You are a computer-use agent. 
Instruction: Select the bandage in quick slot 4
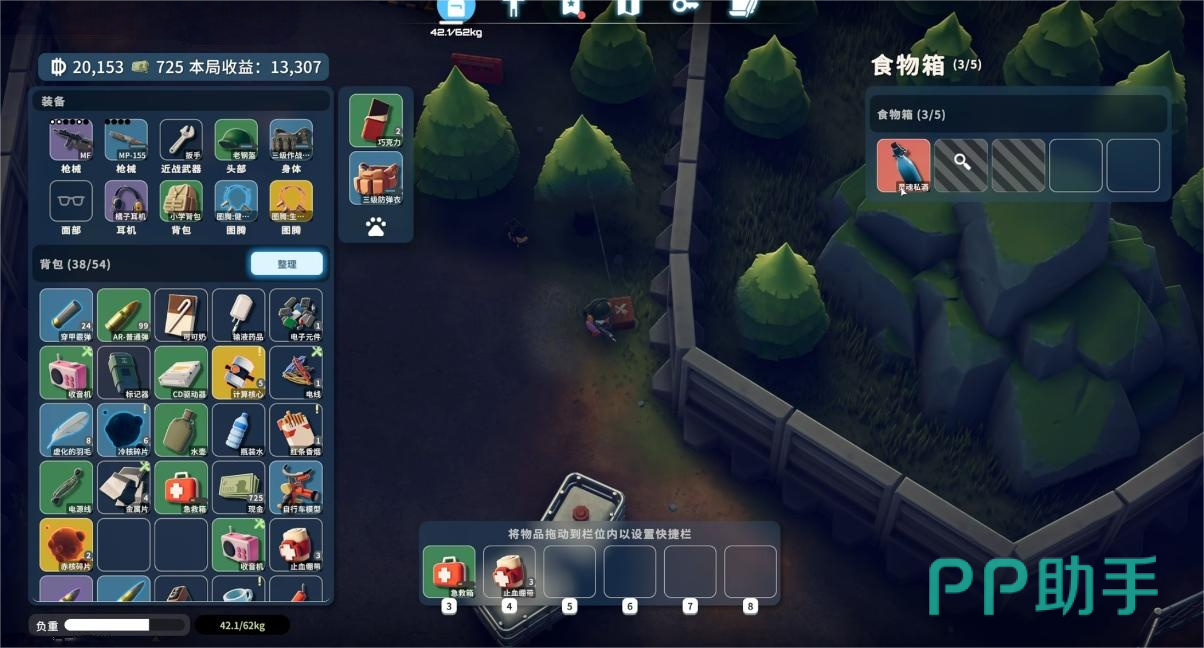point(509,571)
